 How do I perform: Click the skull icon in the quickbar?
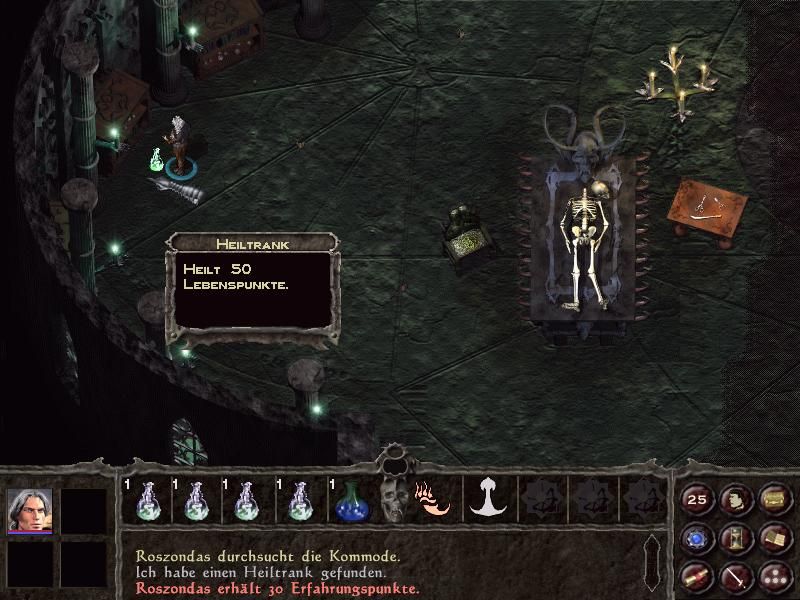(x=393, y=499)
